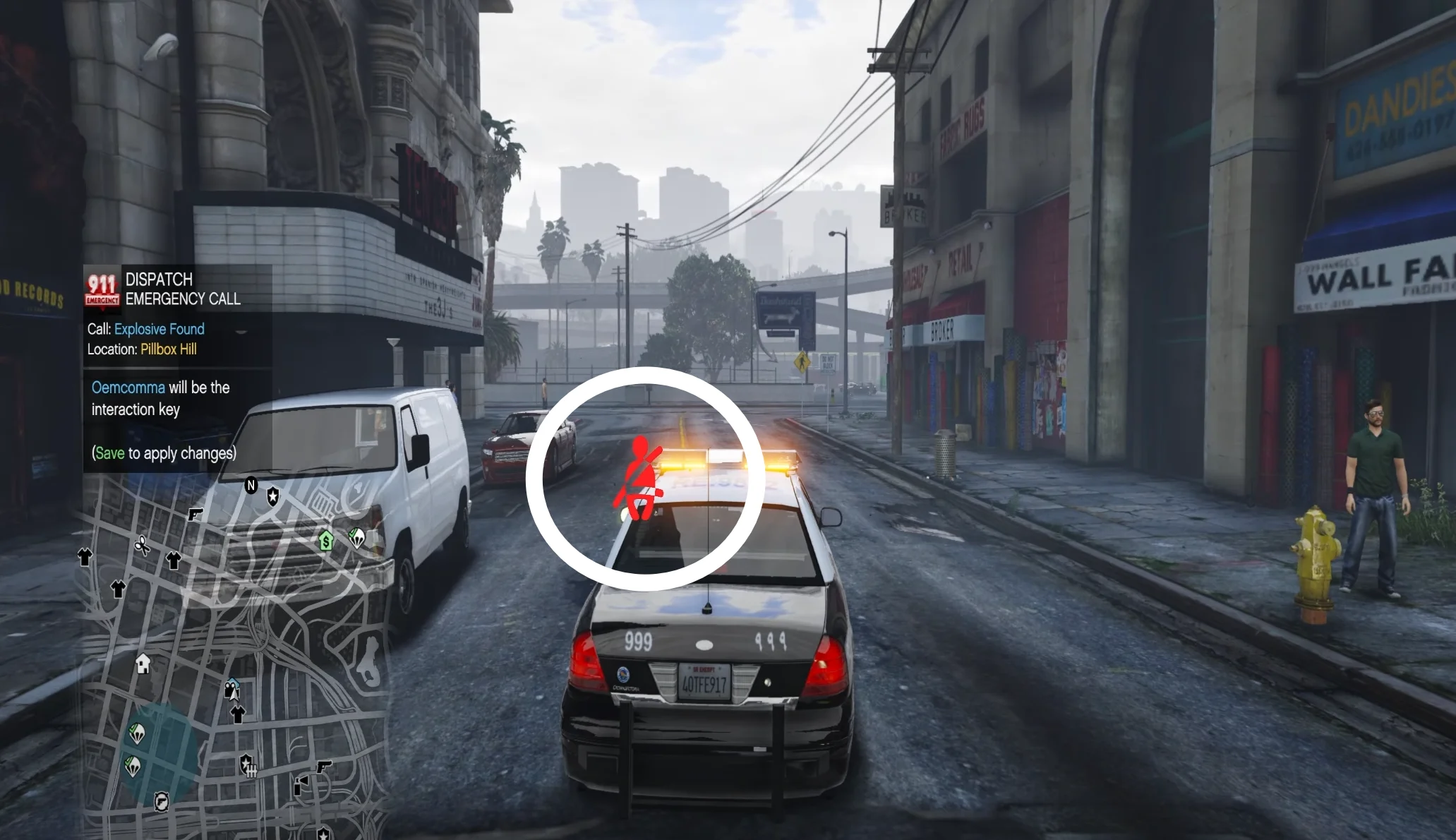Click the circled pistol shooting range marker
1456x840 pixels.
162,801
